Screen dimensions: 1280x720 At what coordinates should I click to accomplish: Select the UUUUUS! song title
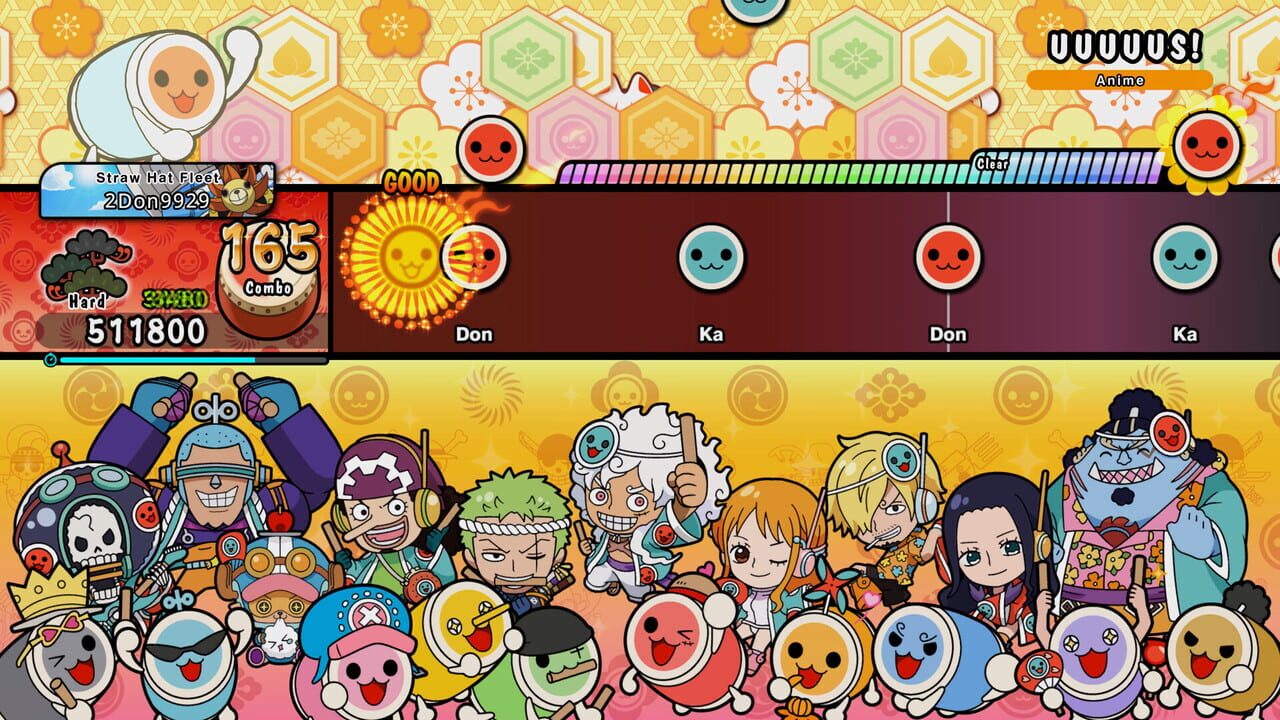[x=1123, y=44]
